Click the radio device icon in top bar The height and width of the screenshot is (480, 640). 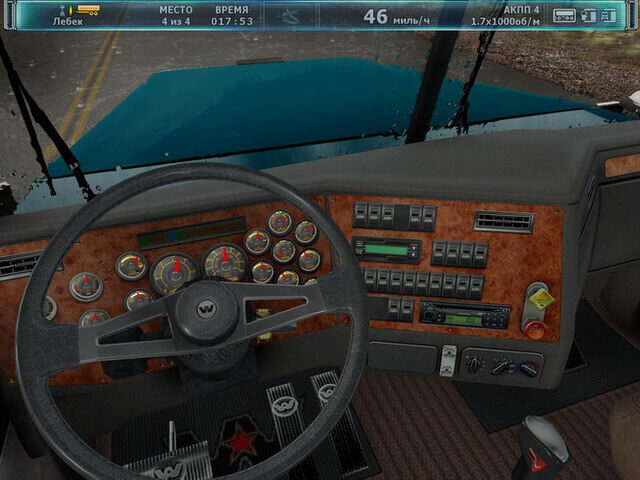(565, 15)
